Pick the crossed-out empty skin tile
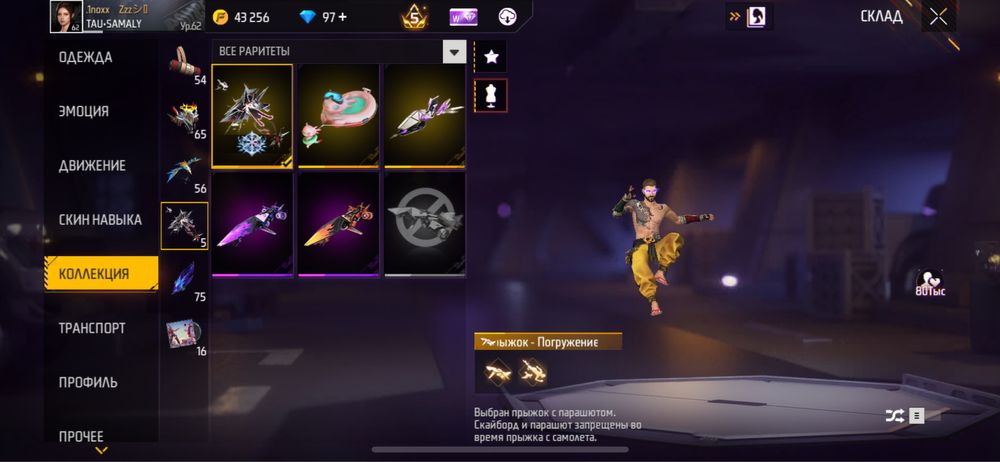The height and width of the screenshot is (462, 1000). tap(425, 223)
